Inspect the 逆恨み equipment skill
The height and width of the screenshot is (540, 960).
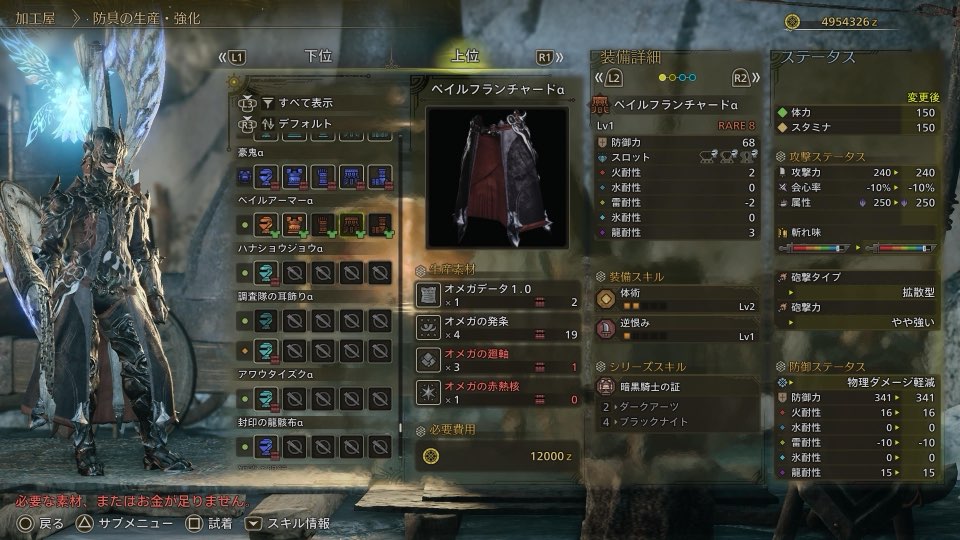(676, 329)
